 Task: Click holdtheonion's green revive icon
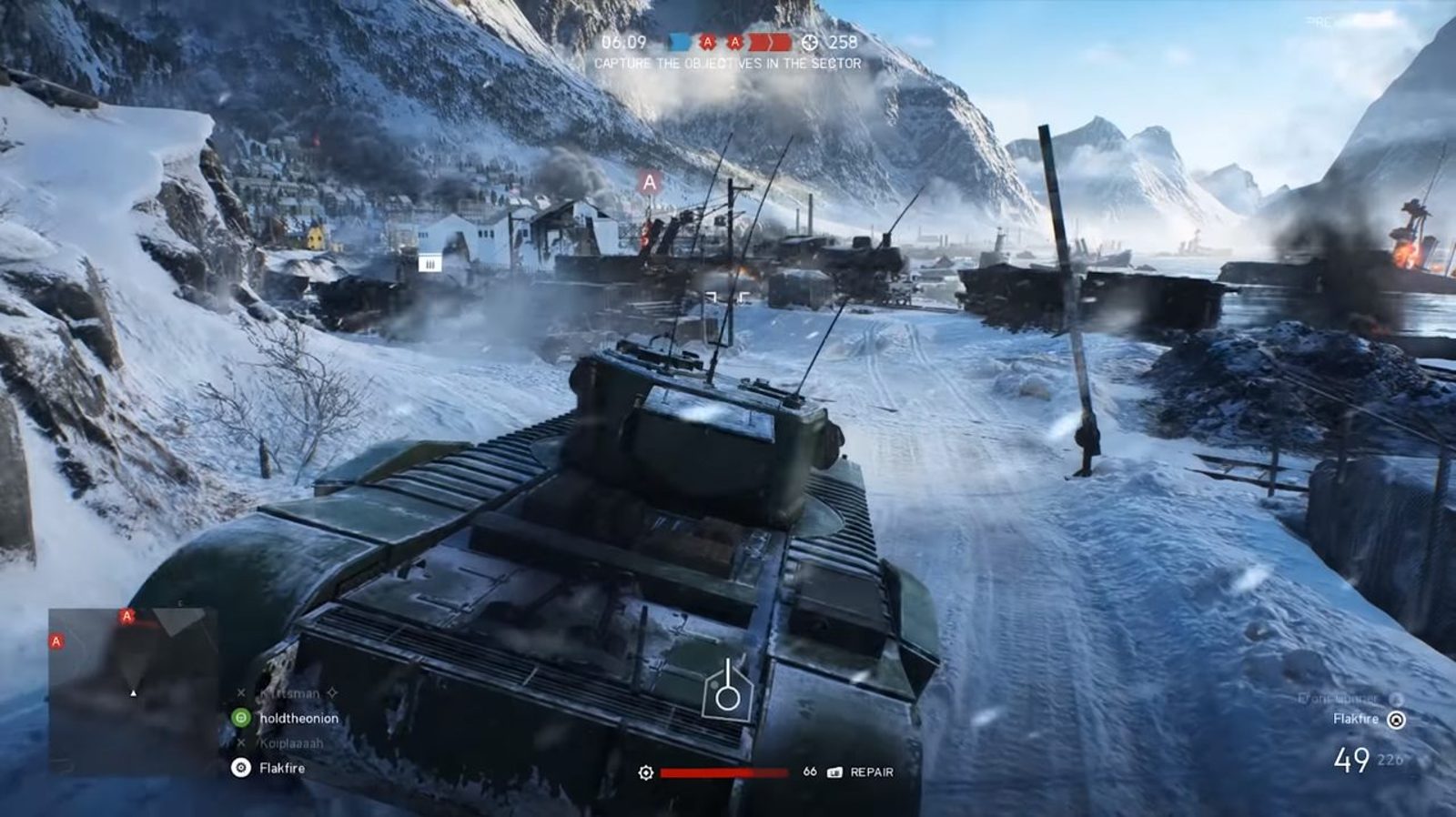tap(240, 718)
